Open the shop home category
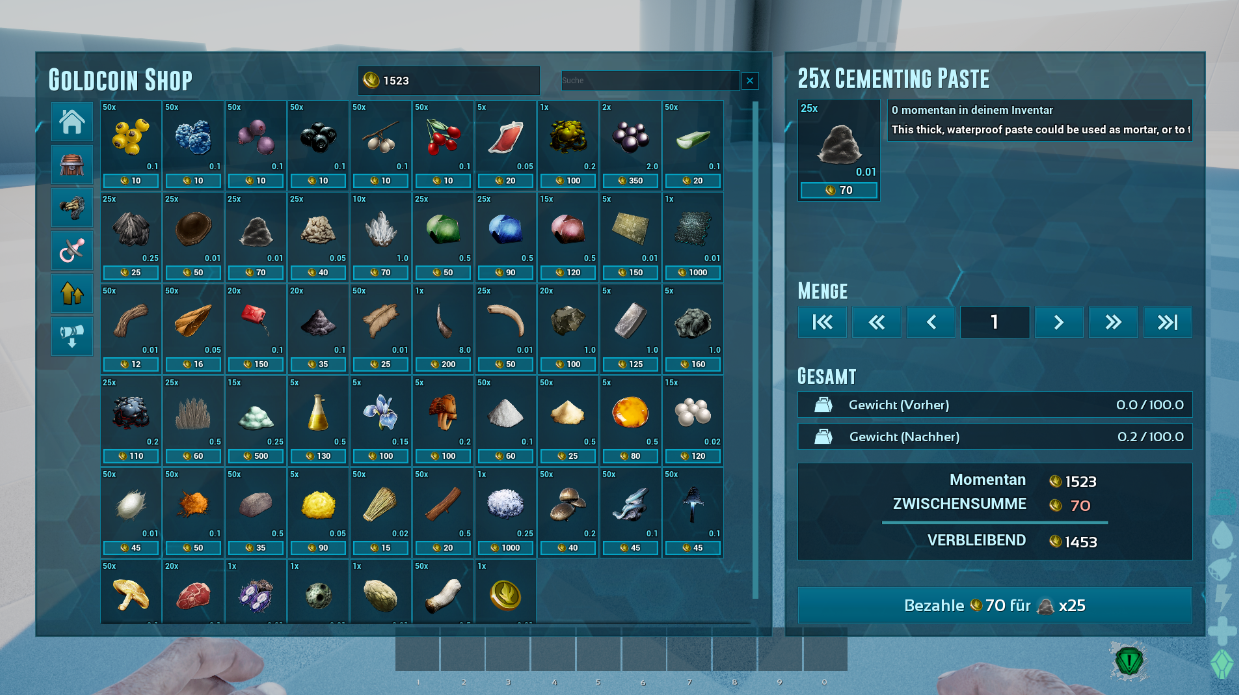Viewport: 1239px width, 695px height. tap(72, 122)
